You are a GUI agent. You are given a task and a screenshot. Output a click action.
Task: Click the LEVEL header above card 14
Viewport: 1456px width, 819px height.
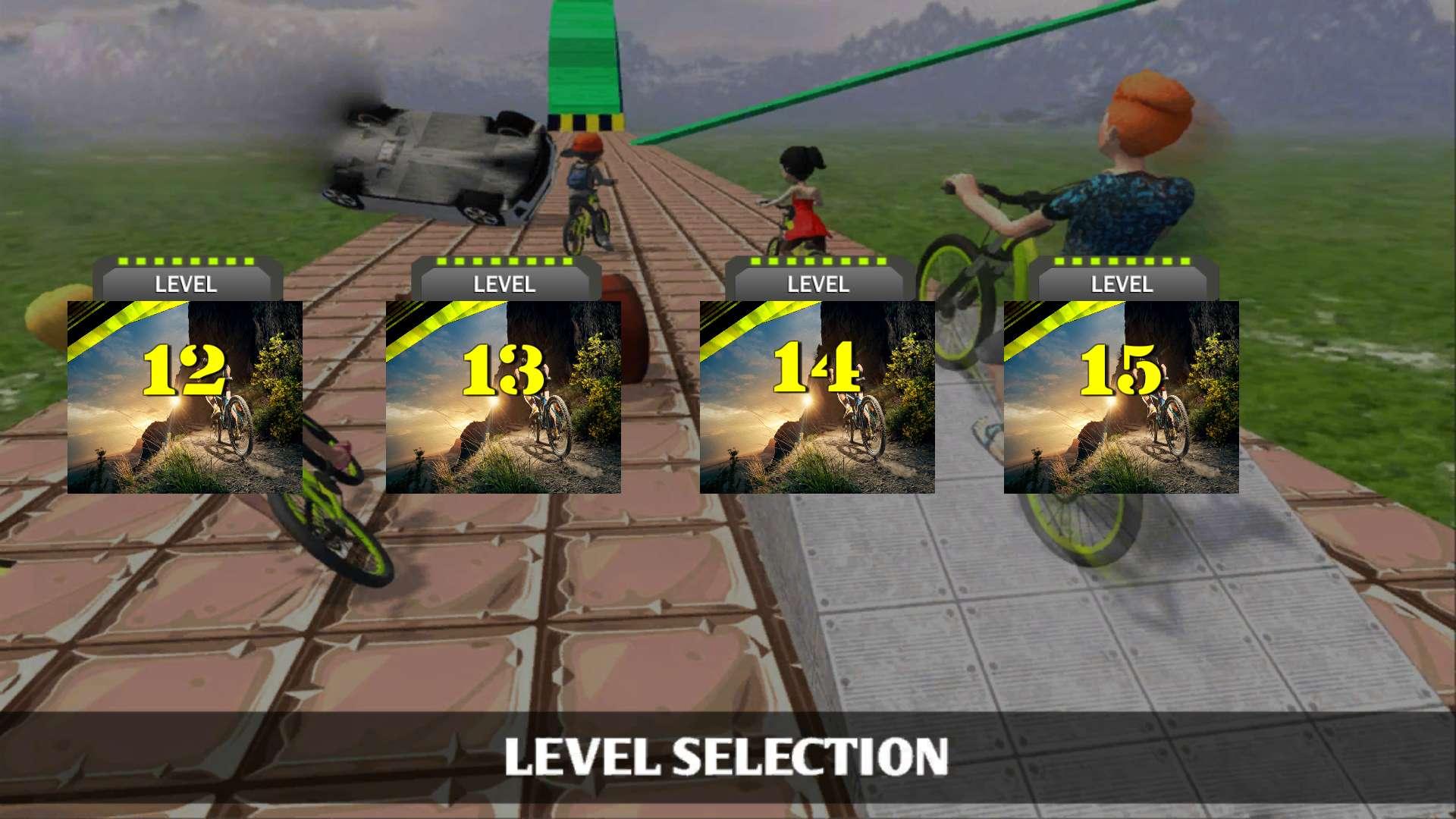coord(817,284)
